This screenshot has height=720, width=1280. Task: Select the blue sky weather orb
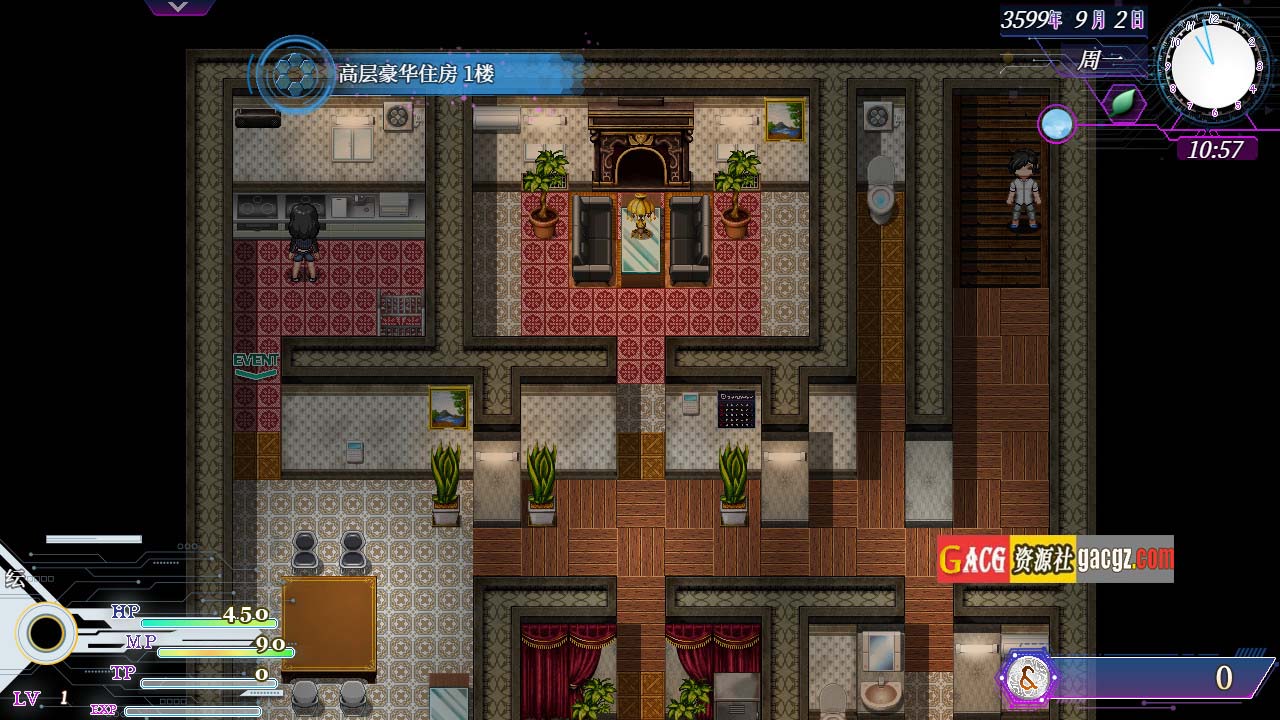pos(1056,124)
